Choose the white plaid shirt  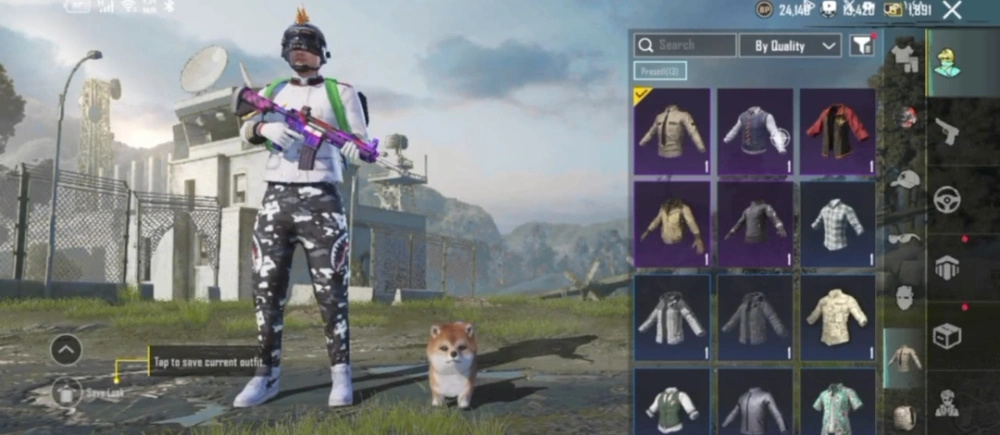tap(837, 223)
